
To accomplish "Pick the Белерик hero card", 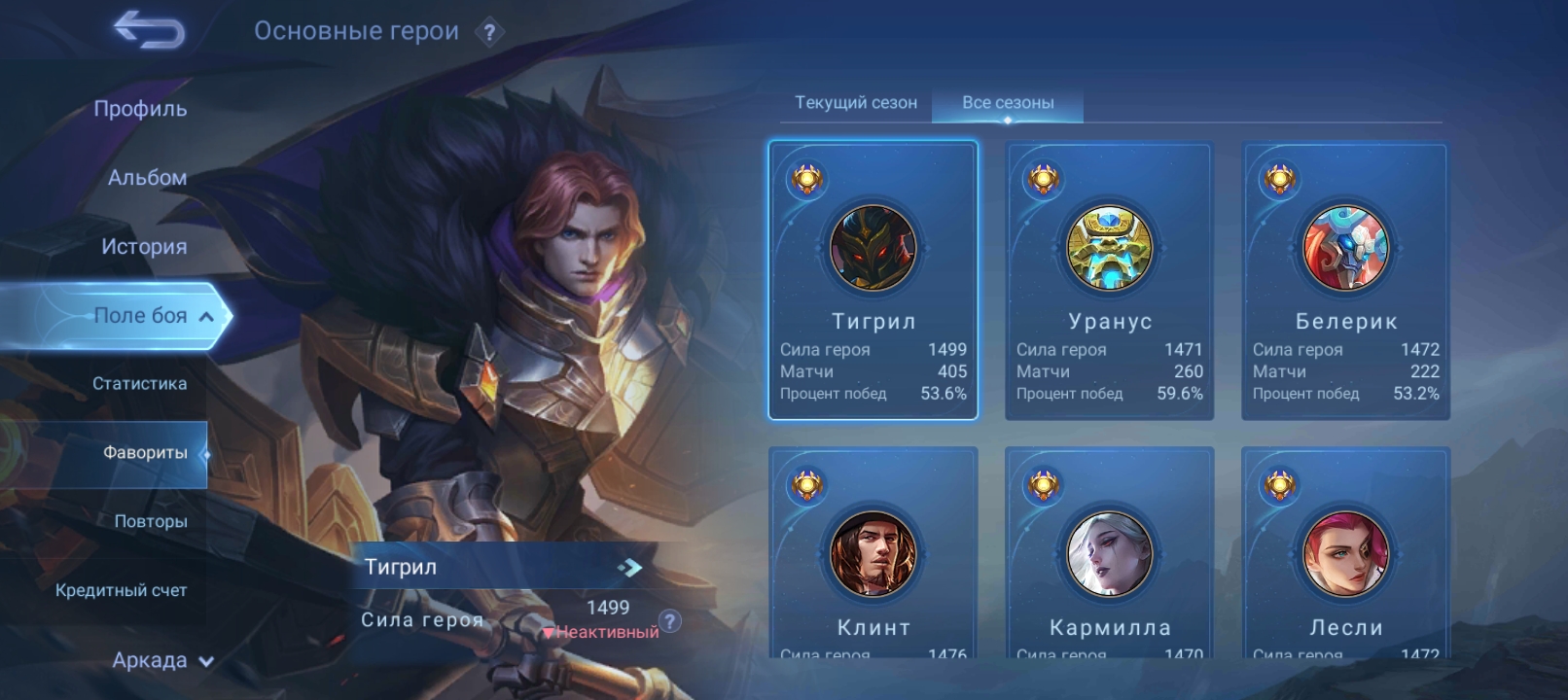I will pos(1345,281).
